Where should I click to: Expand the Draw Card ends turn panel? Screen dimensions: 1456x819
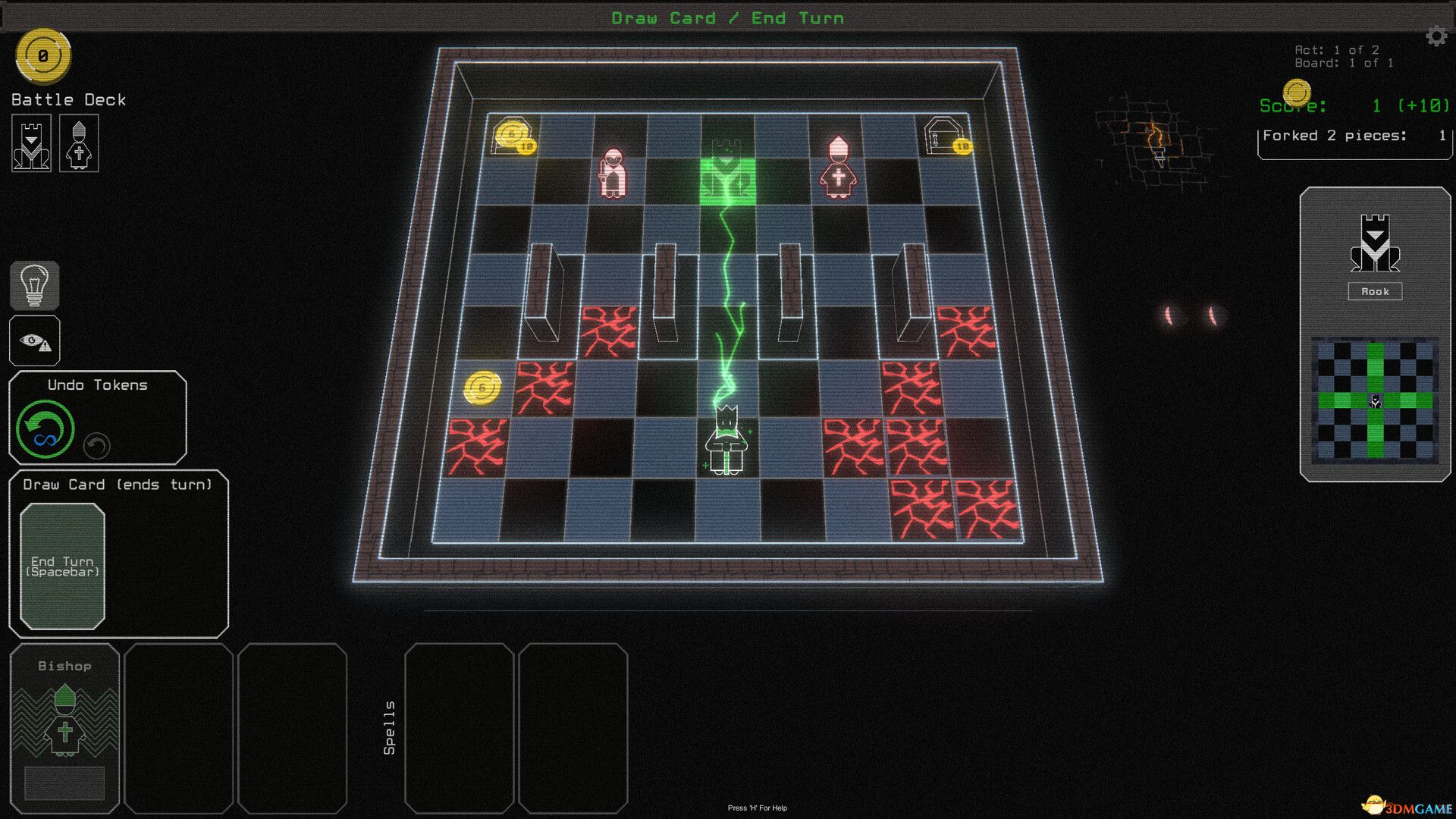tap(118, 484)
